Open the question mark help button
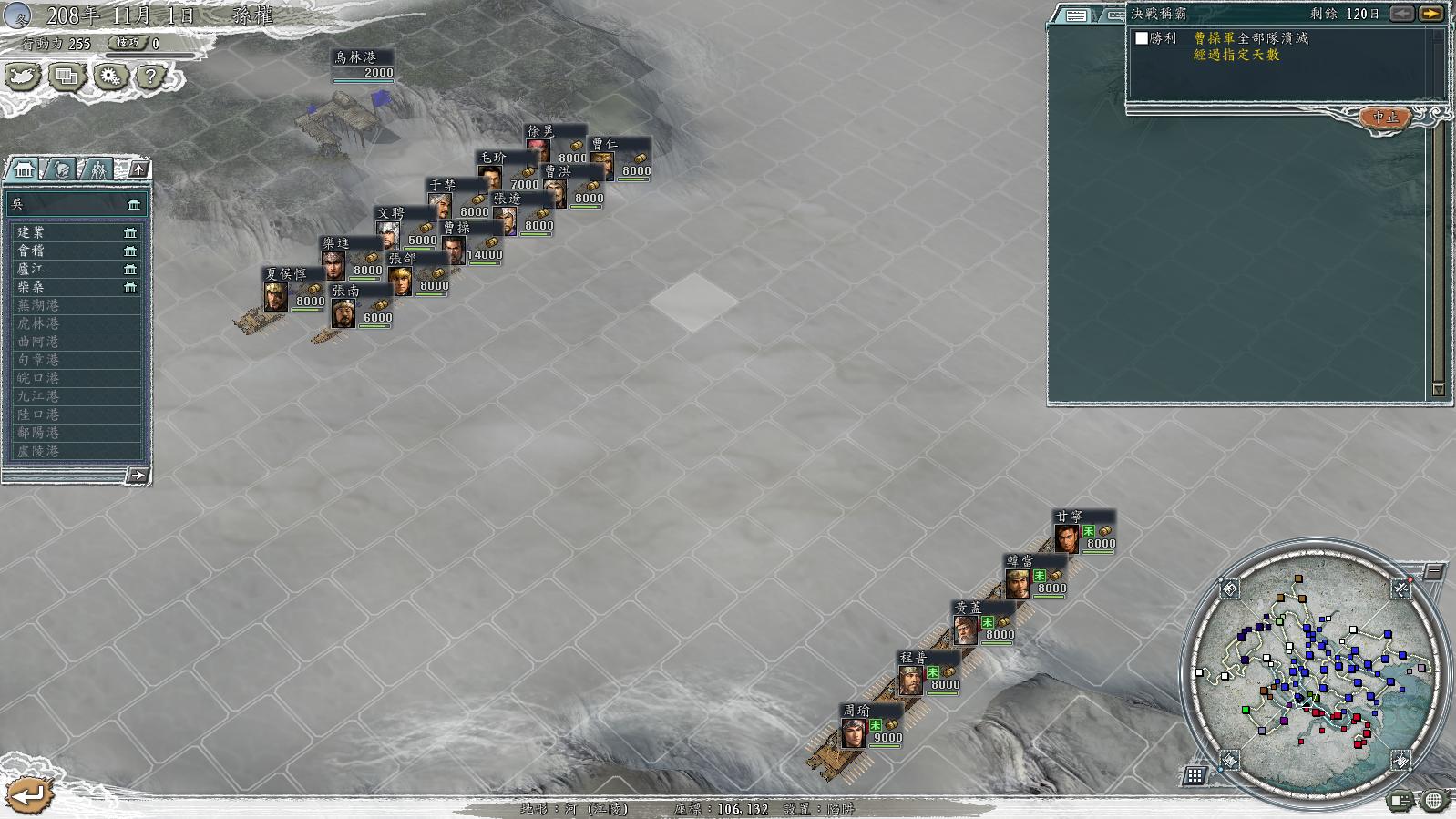This screenshot has height=819, width=1456. [x=150, y=77]
